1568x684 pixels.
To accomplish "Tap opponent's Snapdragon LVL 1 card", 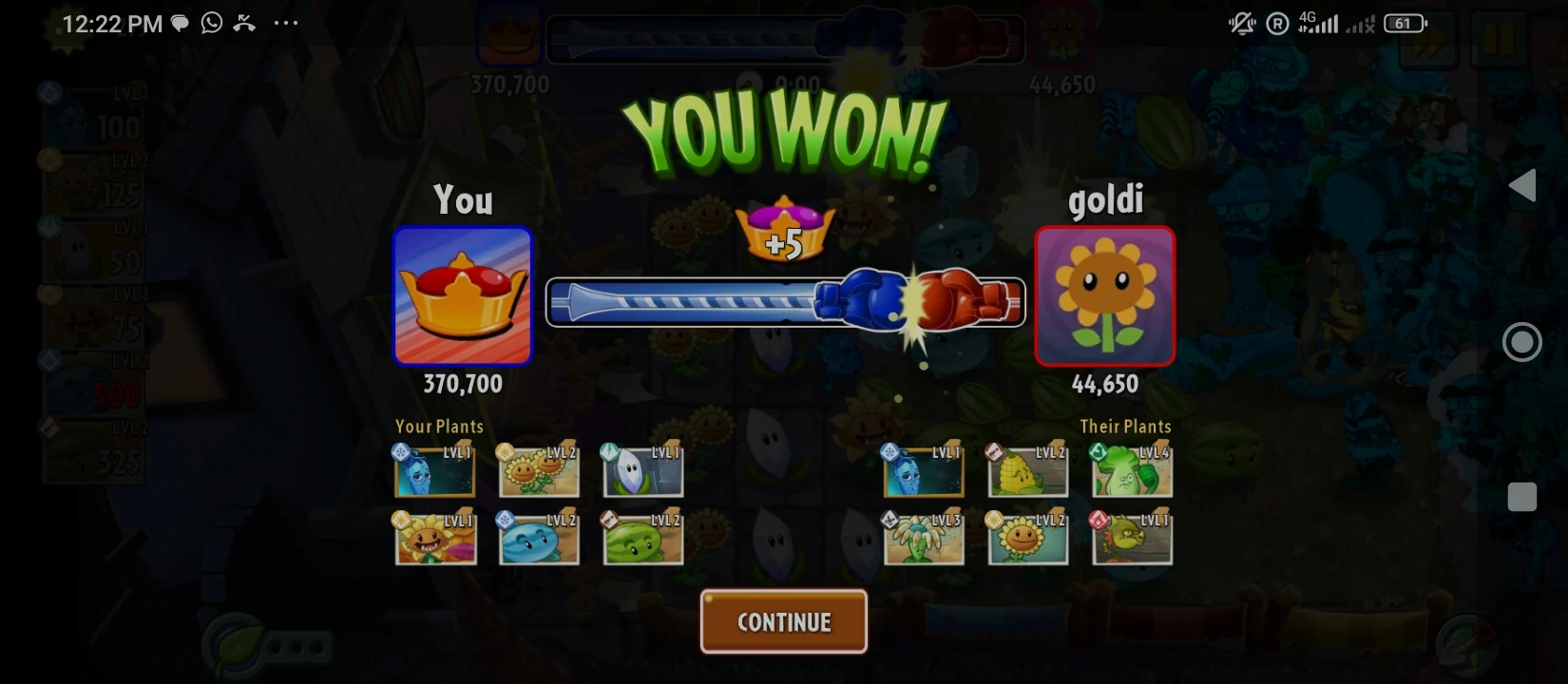I will point(1131,537).
